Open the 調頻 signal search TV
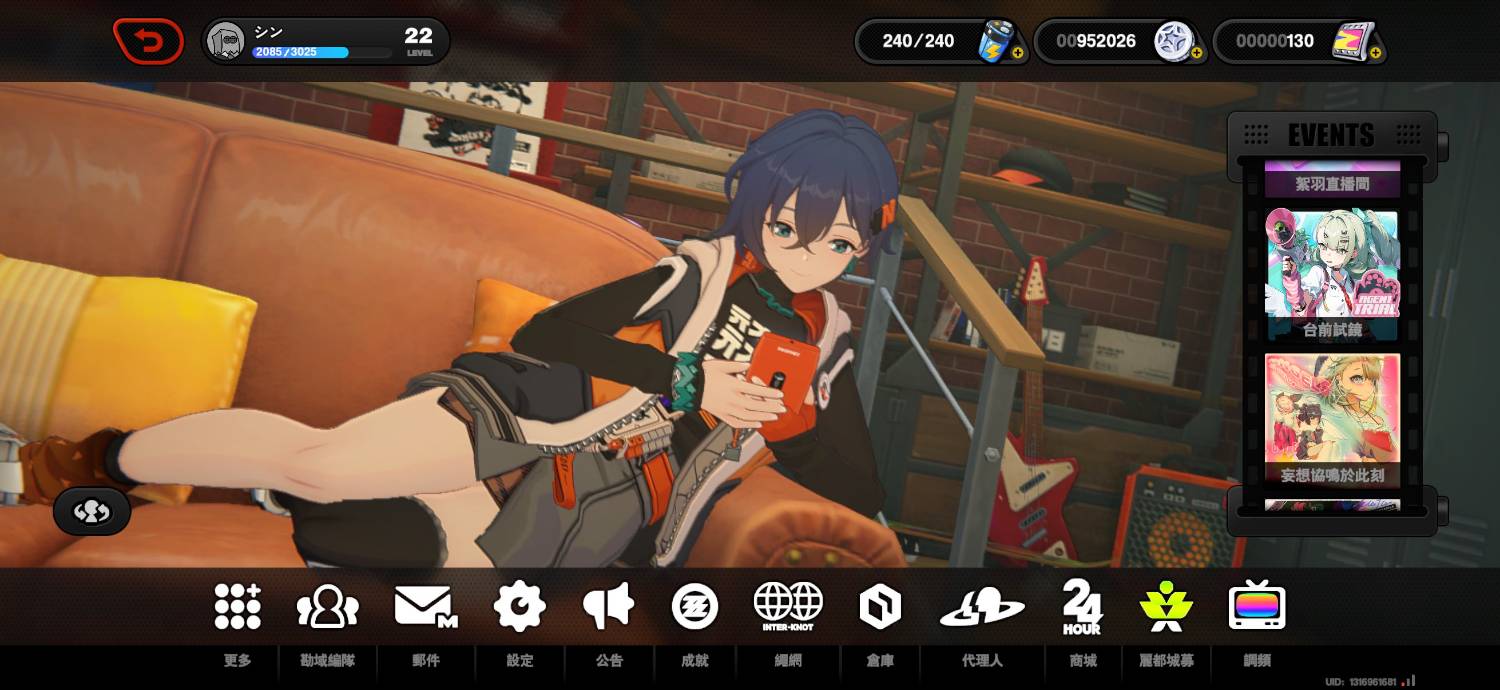This screenshot has width=1500, height=690. (1257, 606)
